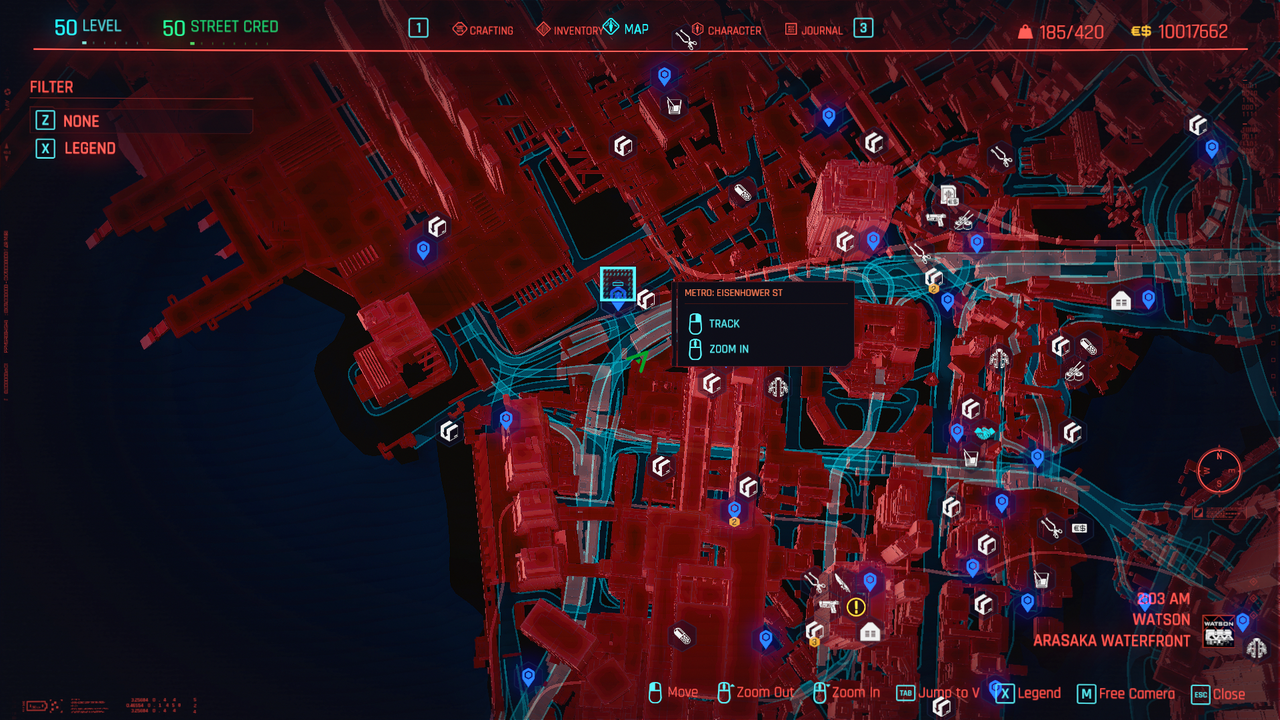This screenshot has height=720, width=1280.
Task: Go to the Journal tab
Action: click(x=813, y=30)
